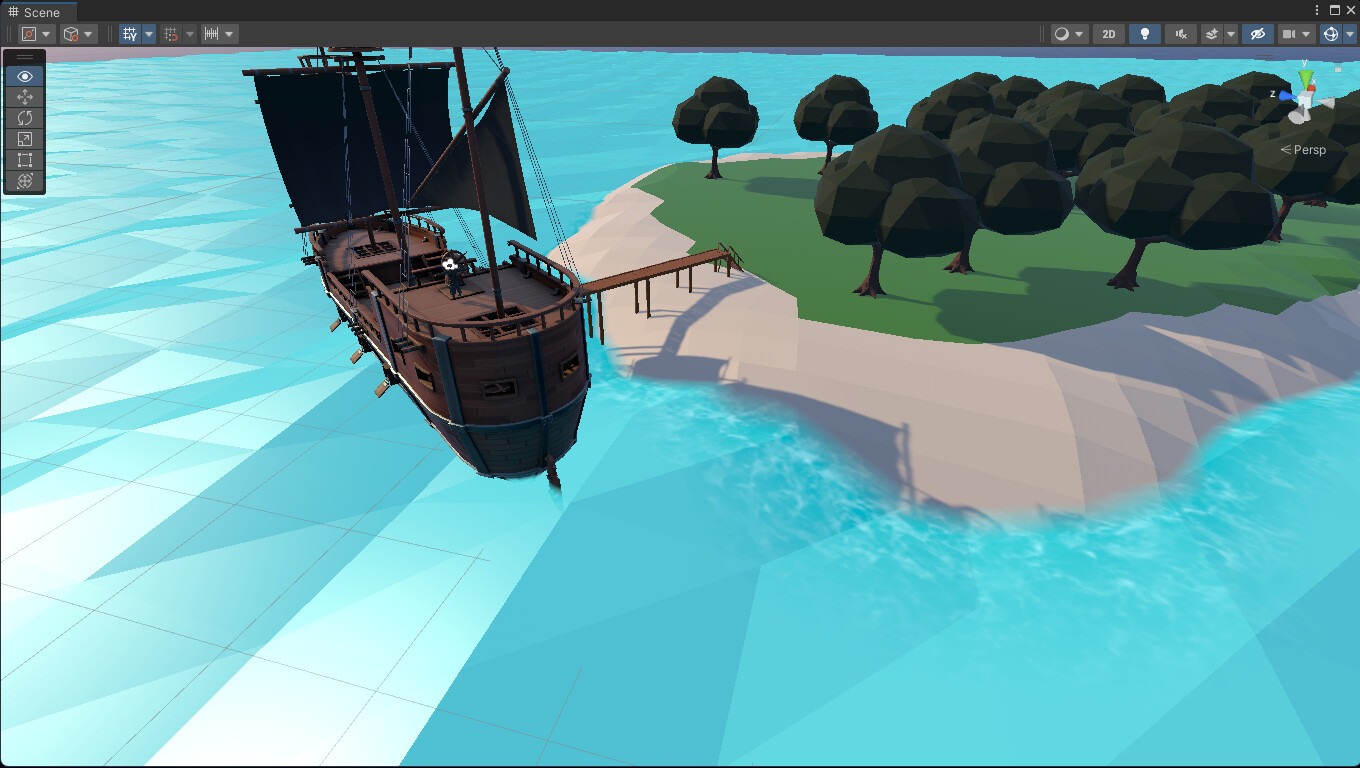The height and width of the screenshot is (768, 1360).
Task: Toggle grid visibility in the scene
Action: tap(130, 34)
